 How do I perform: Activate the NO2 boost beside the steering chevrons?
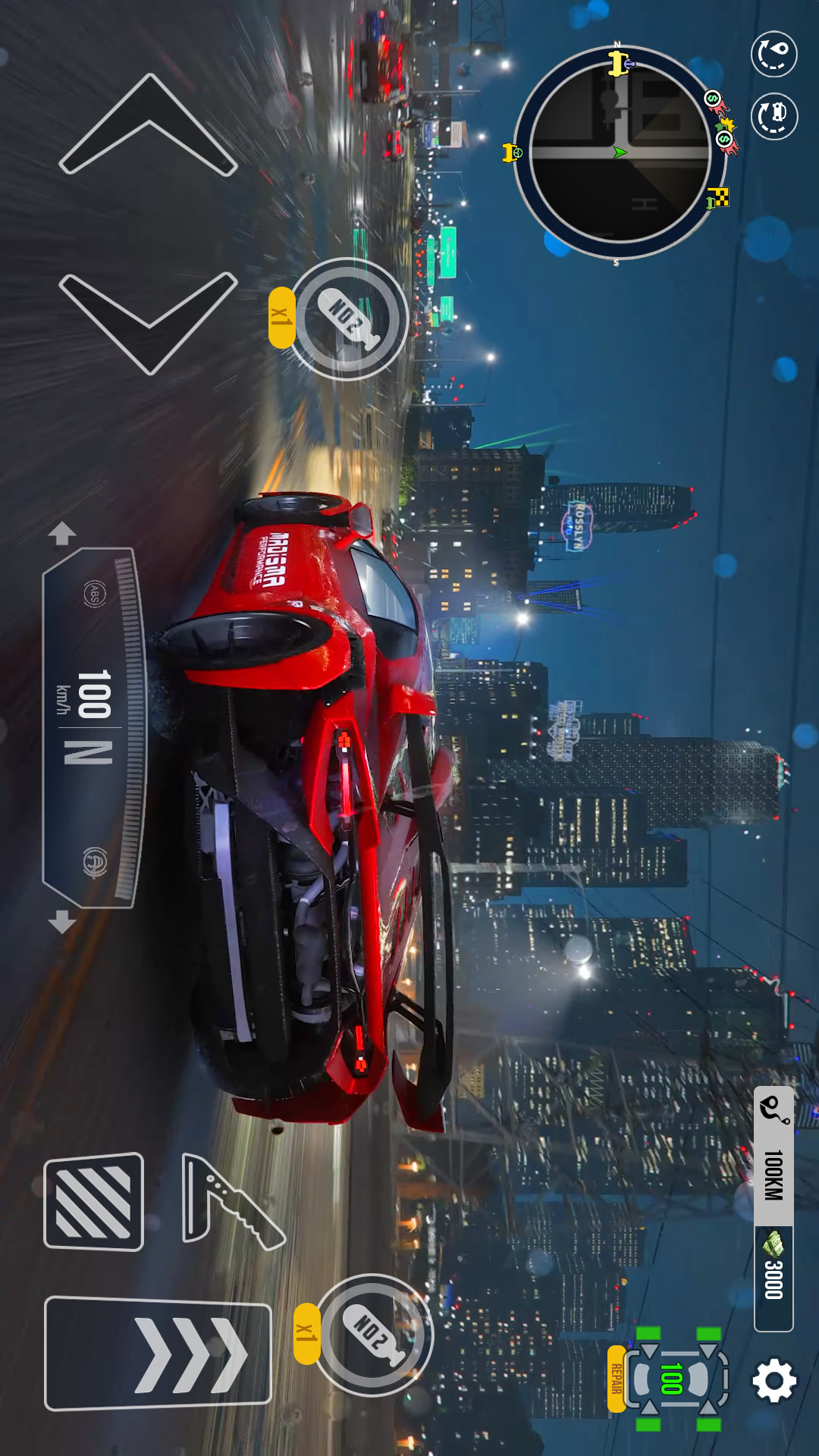[349, 318]
